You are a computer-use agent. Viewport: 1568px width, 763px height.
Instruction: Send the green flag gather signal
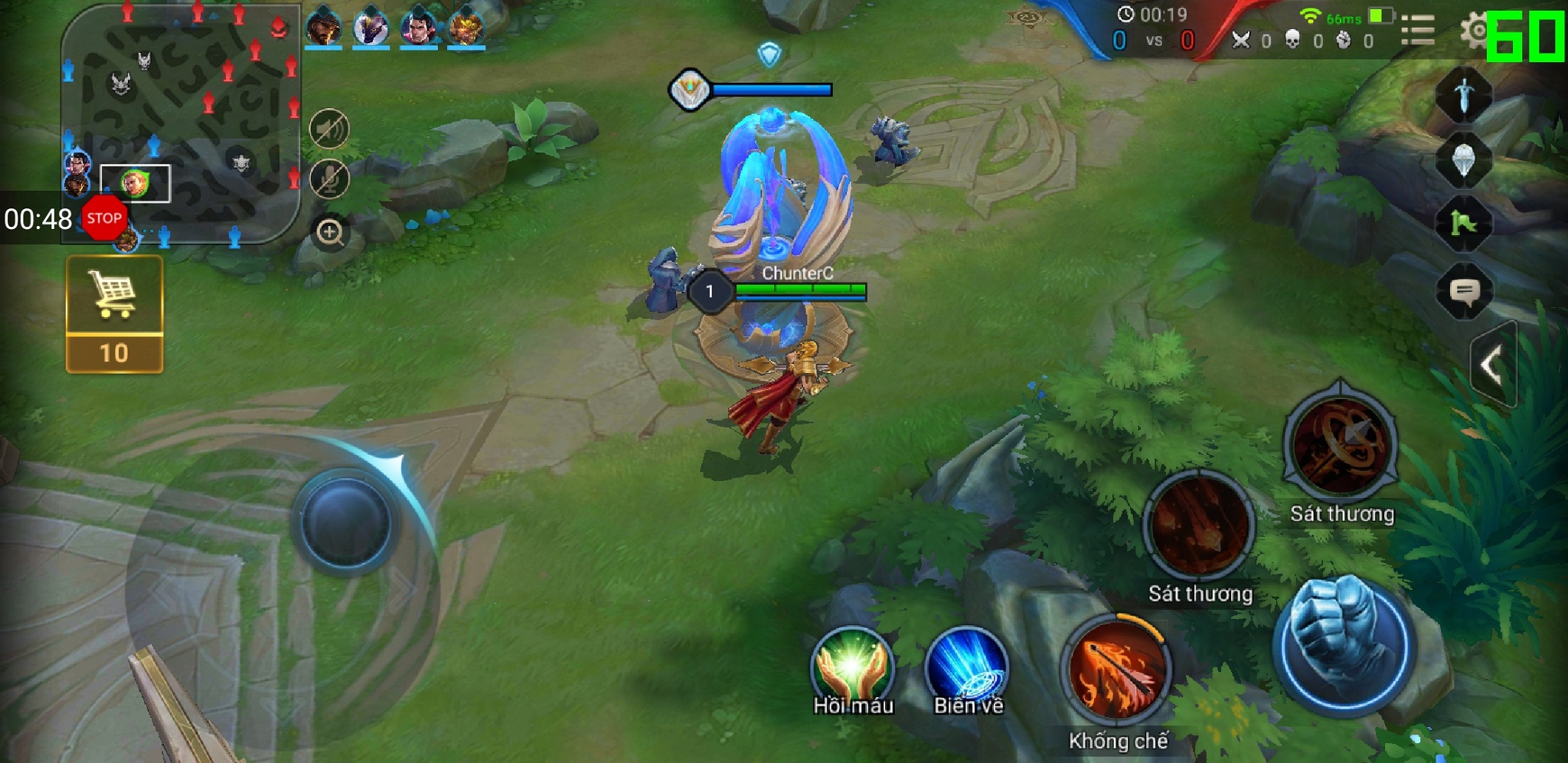coord(1463,224)
